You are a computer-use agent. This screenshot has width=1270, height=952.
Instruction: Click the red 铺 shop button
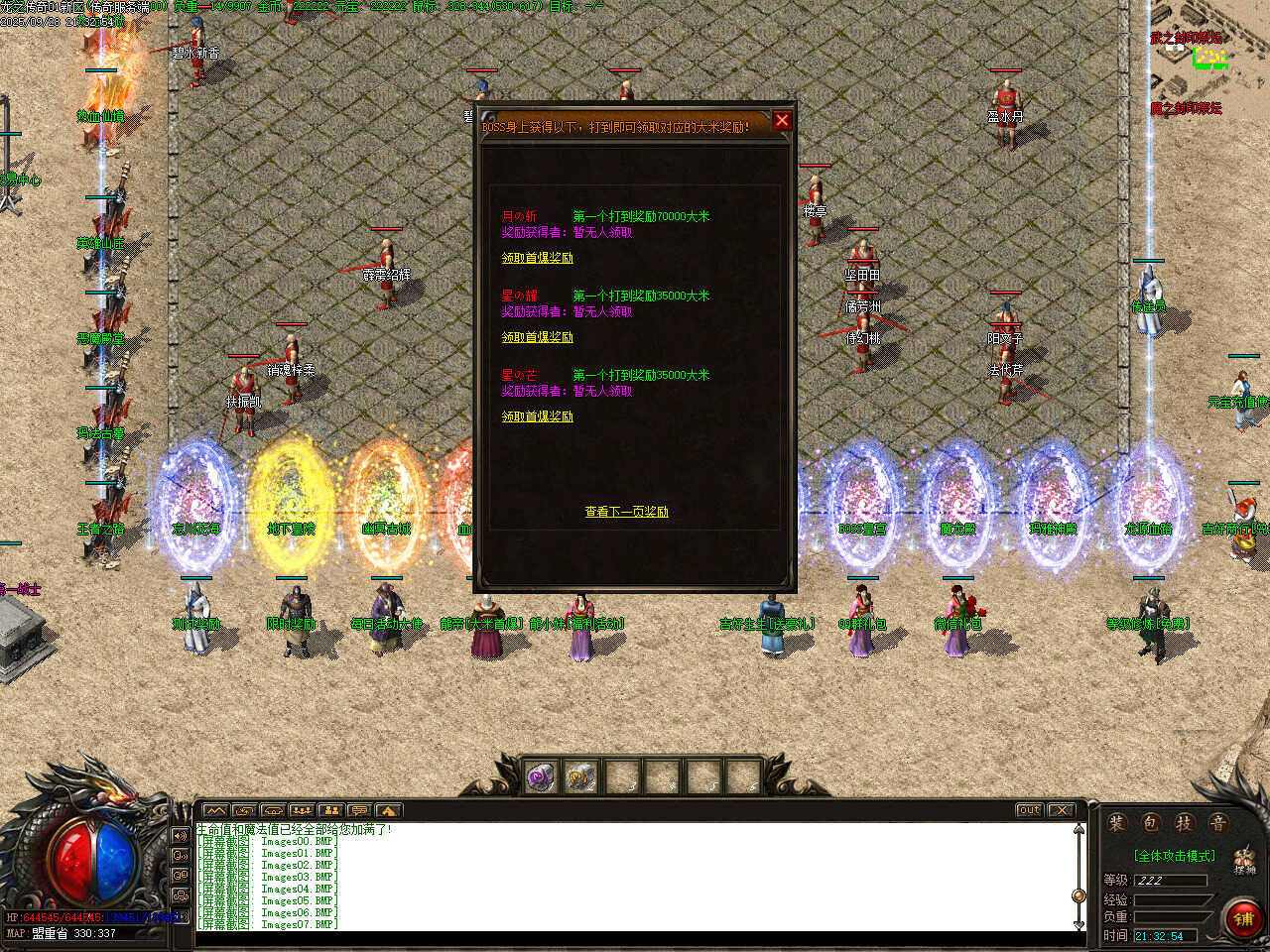(x=1242, y=918)
